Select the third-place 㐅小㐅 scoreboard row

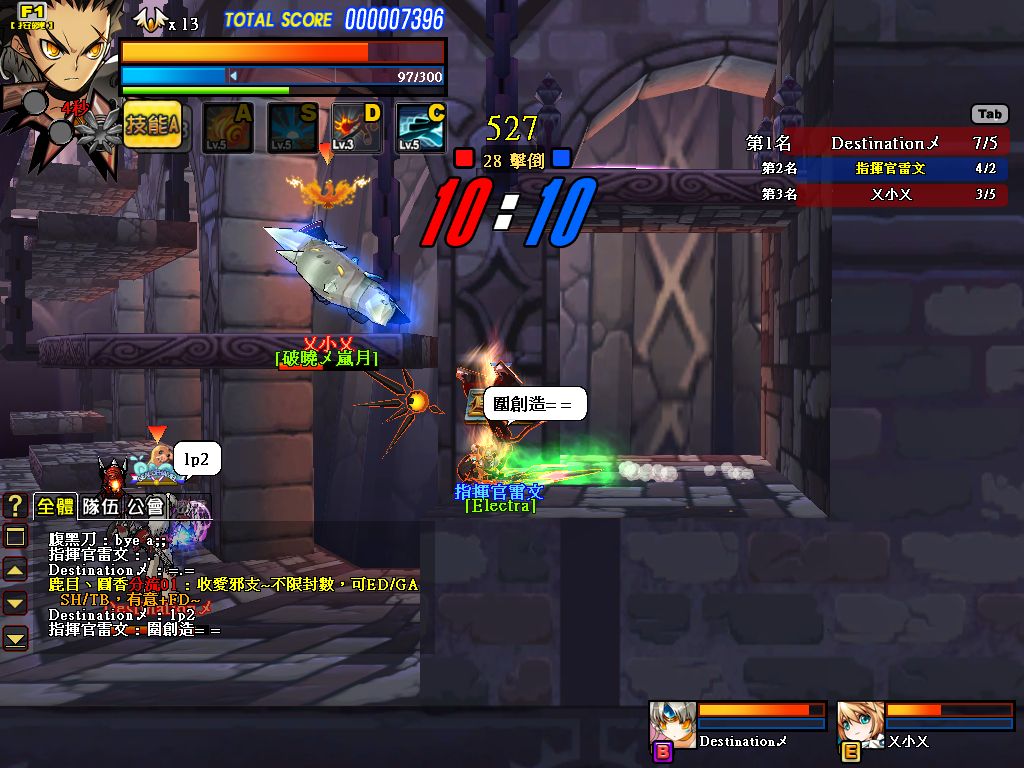tap(876, 195)
